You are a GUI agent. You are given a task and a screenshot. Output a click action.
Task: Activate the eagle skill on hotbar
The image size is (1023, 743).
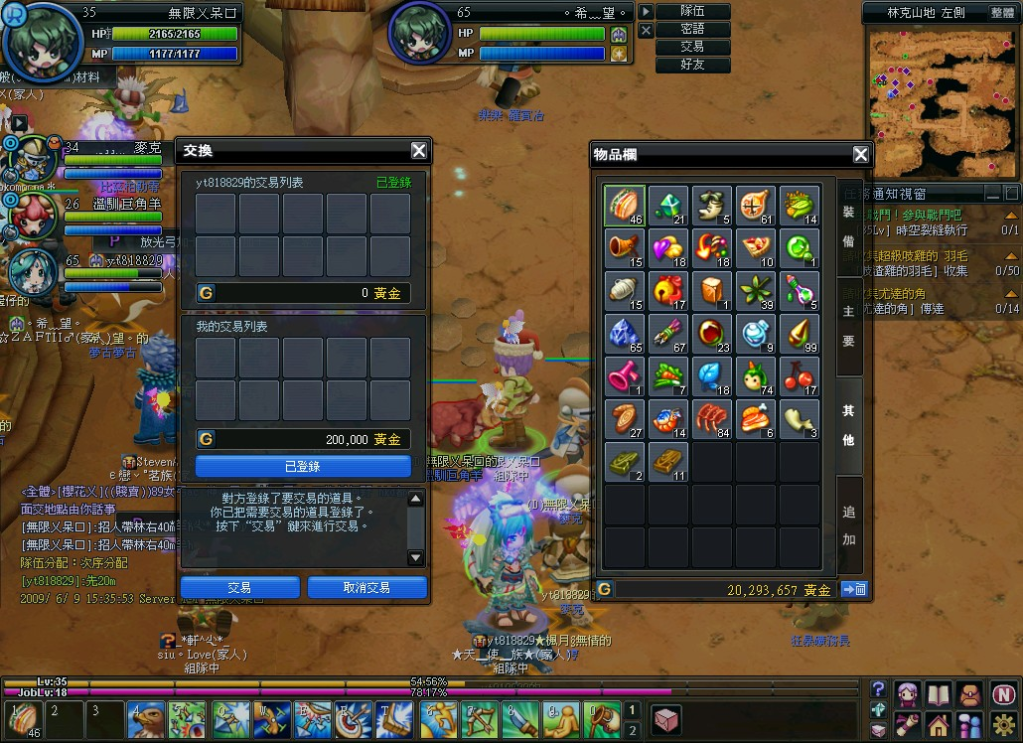tap(146, 720)
